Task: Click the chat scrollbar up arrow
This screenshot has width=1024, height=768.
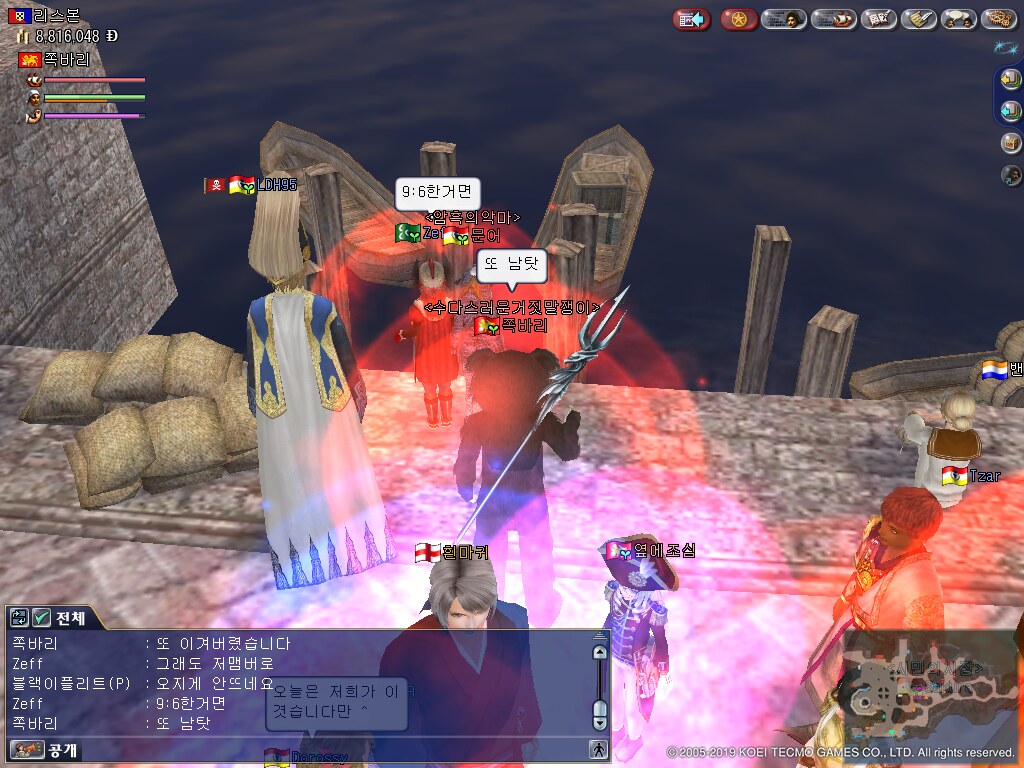Action: click(x=600, y=652)
